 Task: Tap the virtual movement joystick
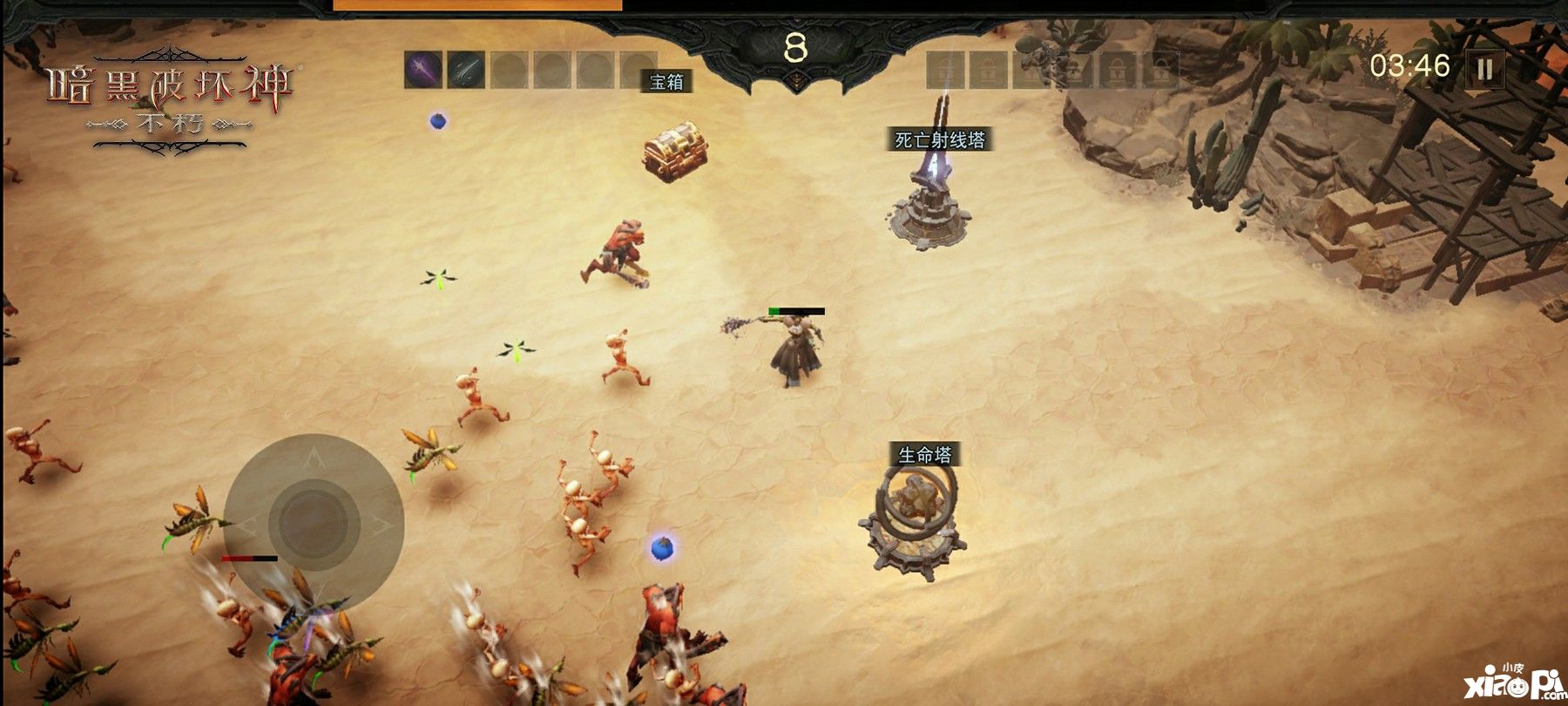coord(314,524)
